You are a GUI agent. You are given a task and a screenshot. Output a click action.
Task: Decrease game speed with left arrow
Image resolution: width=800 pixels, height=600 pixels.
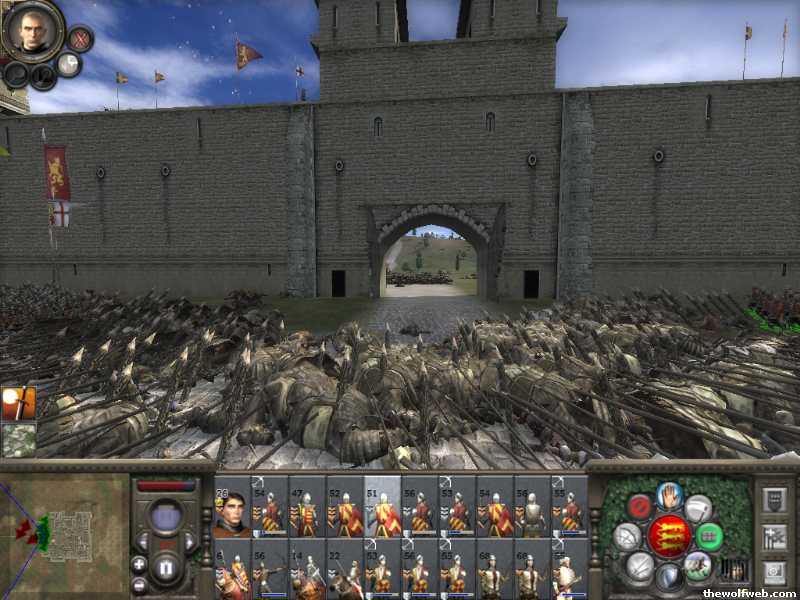pos(143,541)
